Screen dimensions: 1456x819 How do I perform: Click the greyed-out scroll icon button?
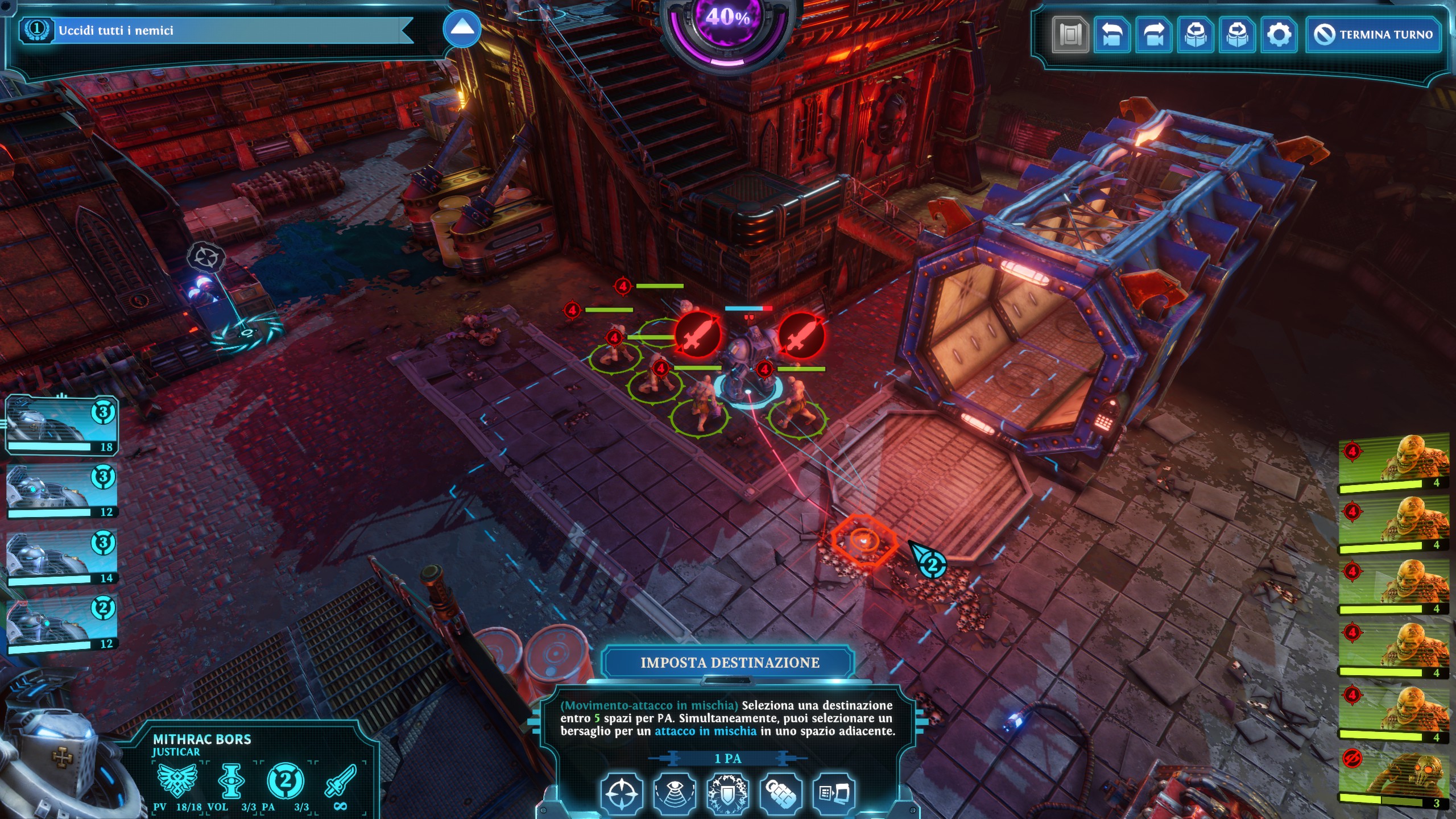(1070, 35)
